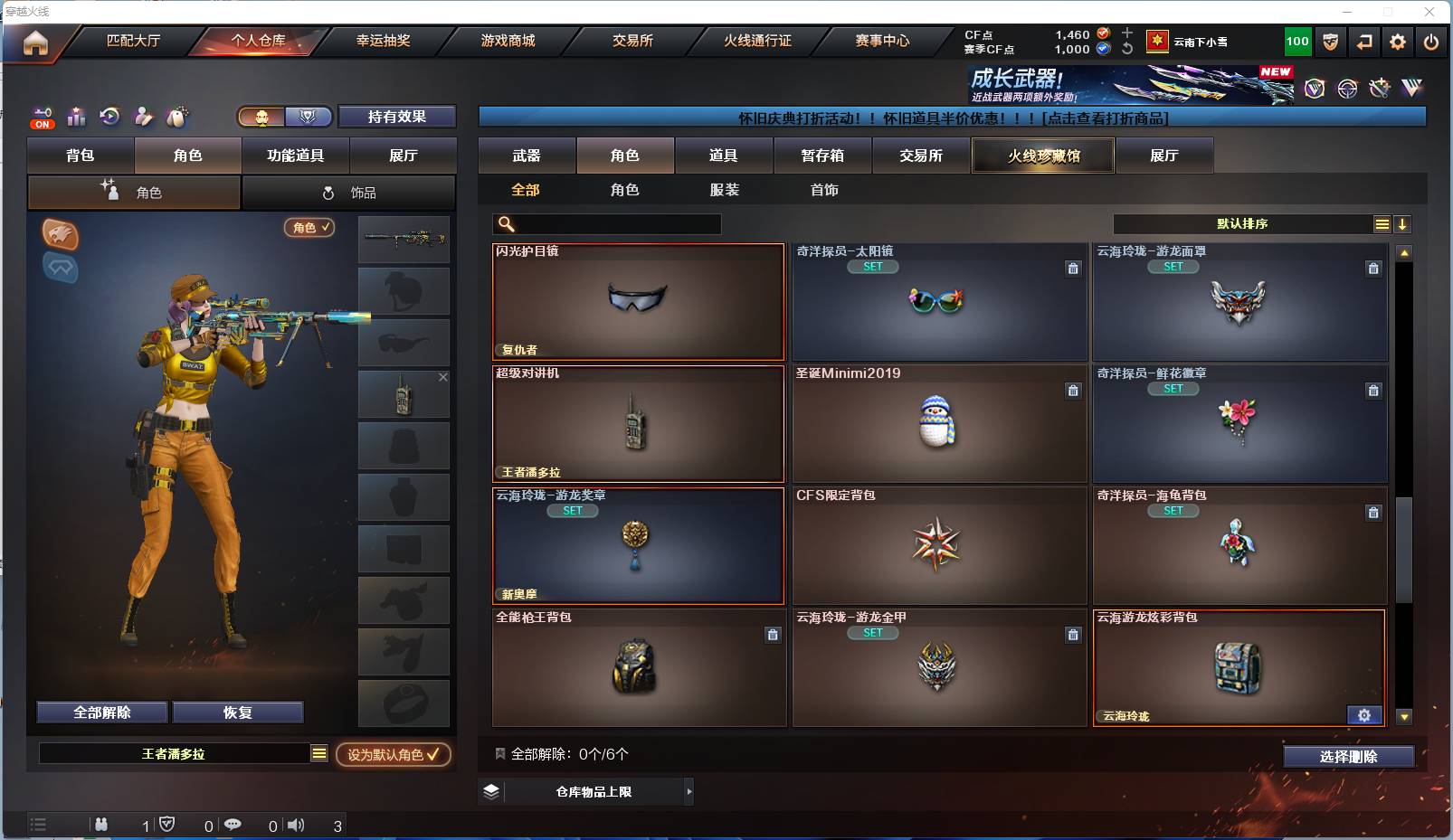This screenshot has width=1453, height=840.
Task: Open the ranking stats bar-chart icon near the key toggle
Action: point(76,116)
